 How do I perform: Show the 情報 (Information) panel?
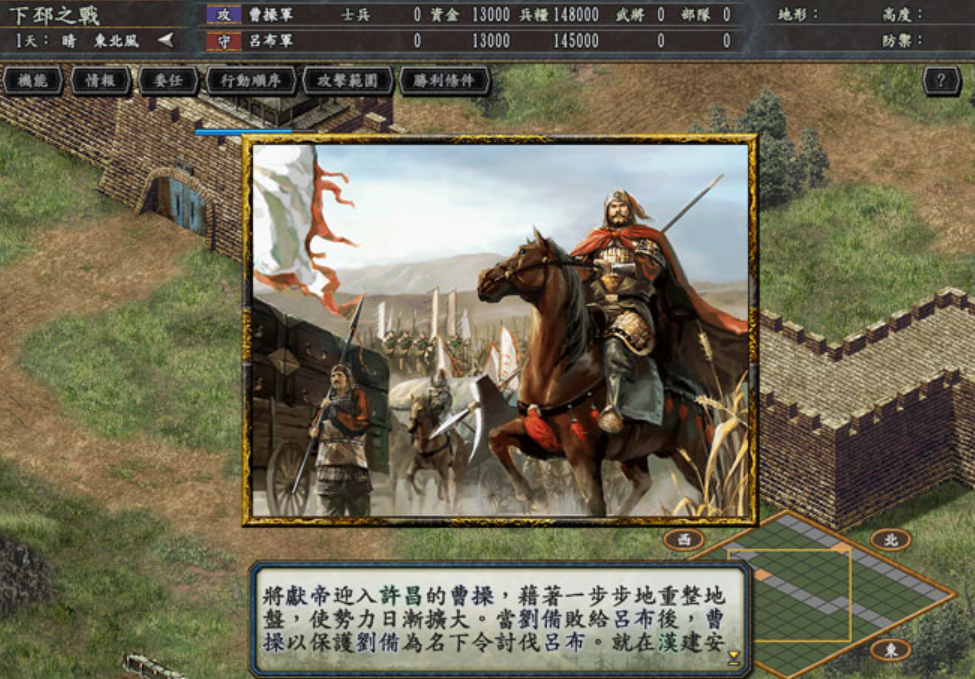100,81
